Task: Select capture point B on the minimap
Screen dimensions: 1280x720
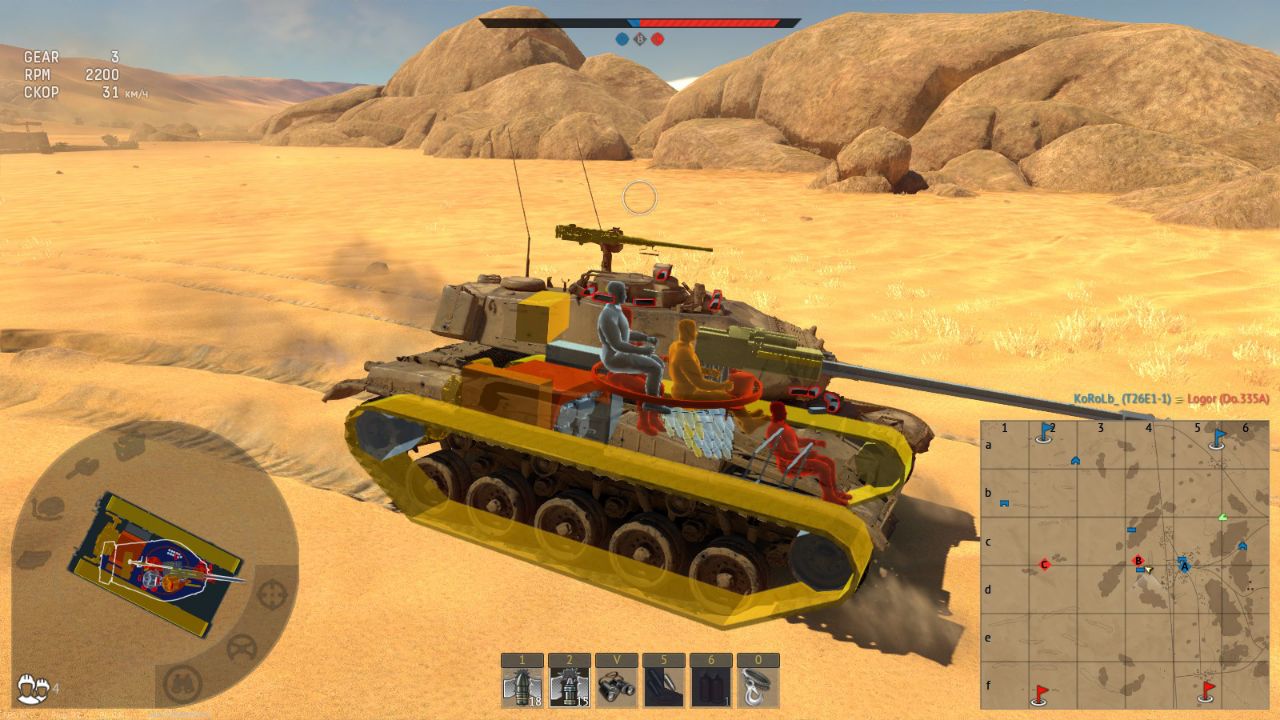Action: [x=1137, y=561]
